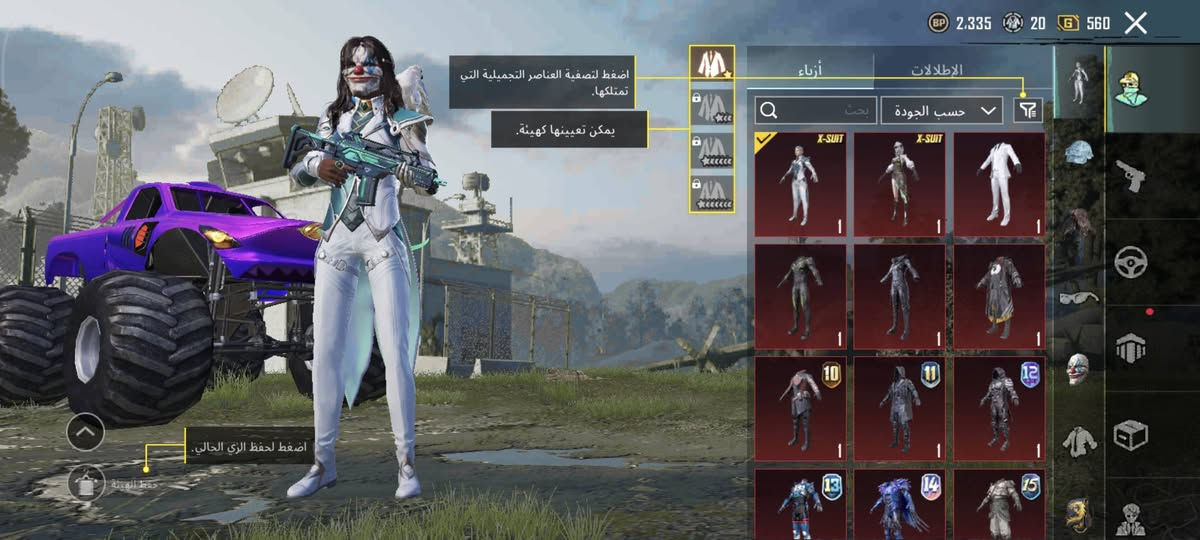The image size is (1200, 540).
Task: Select the blue winged outfit with the 14 badge
Action: 899,505
